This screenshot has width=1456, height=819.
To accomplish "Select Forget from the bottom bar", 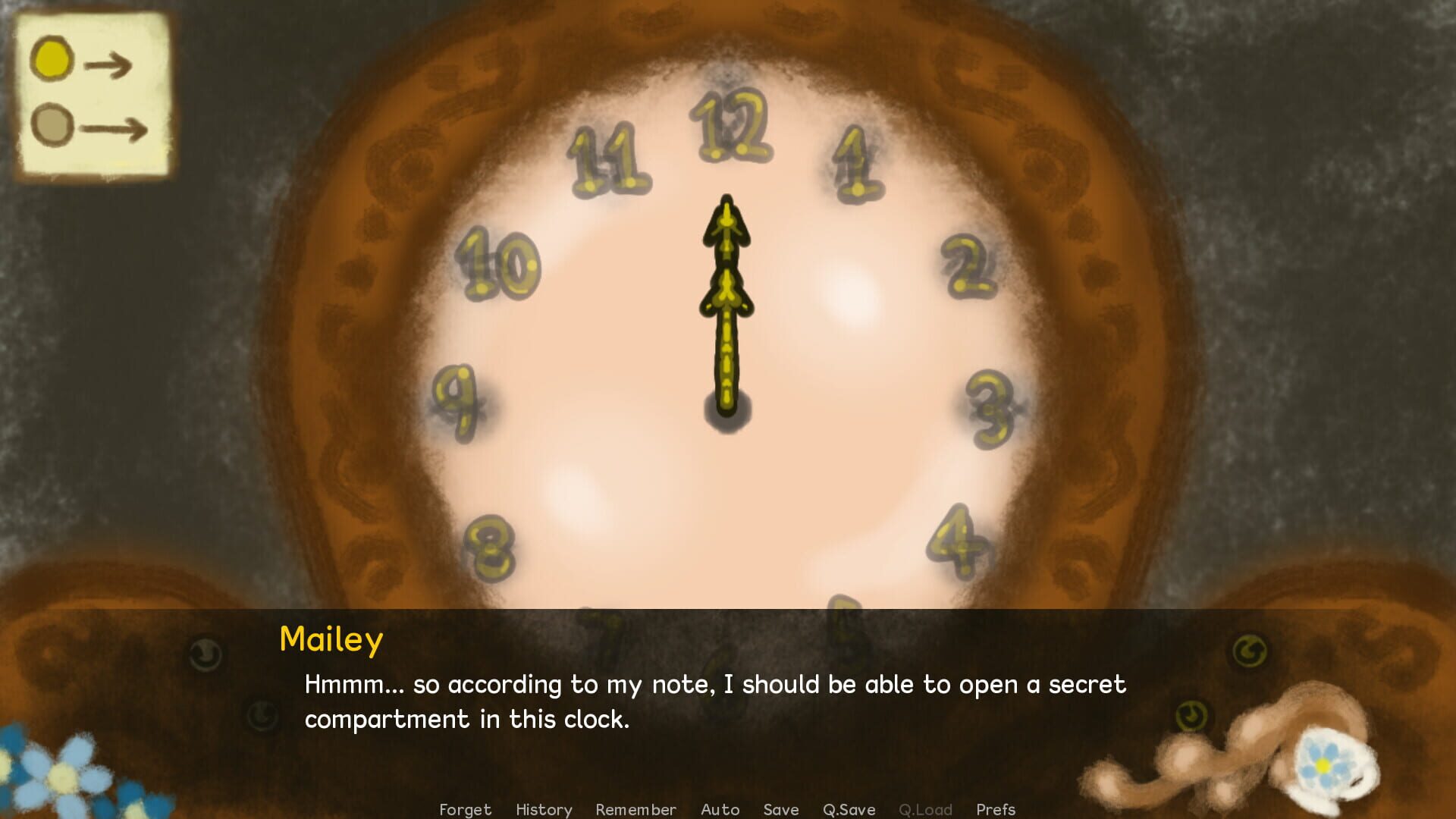I will tap(465, 809).
